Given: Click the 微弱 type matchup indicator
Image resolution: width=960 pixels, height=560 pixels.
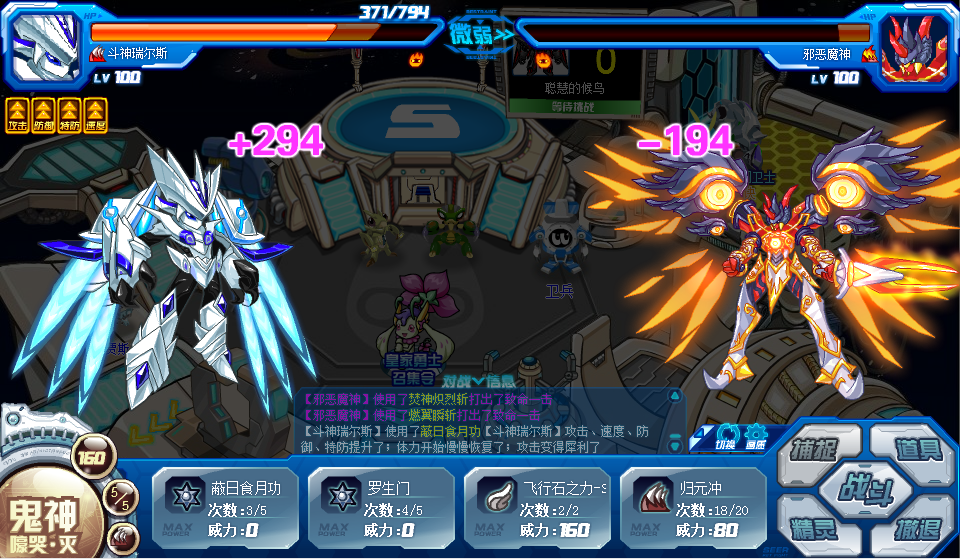Looking at the screenshot, I should pos(479,35).
